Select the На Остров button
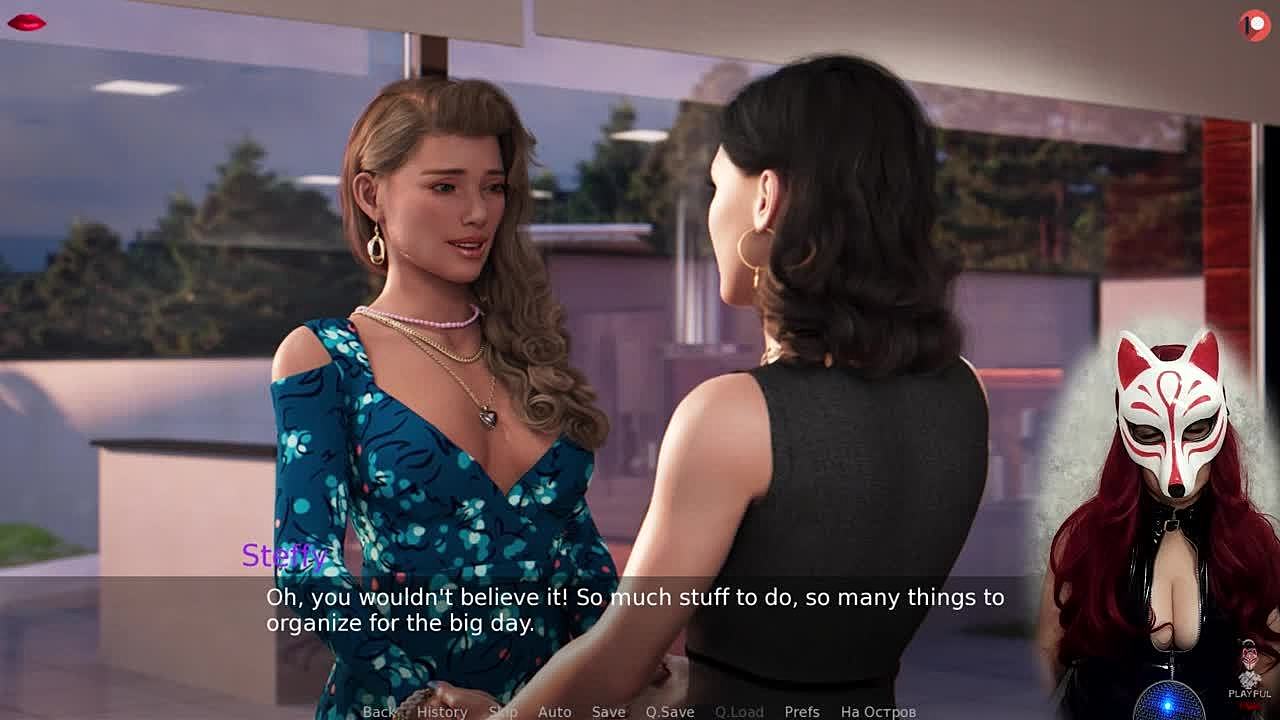Image resolution: width=1280 pixels, height=720 pixels. point(878,711)
